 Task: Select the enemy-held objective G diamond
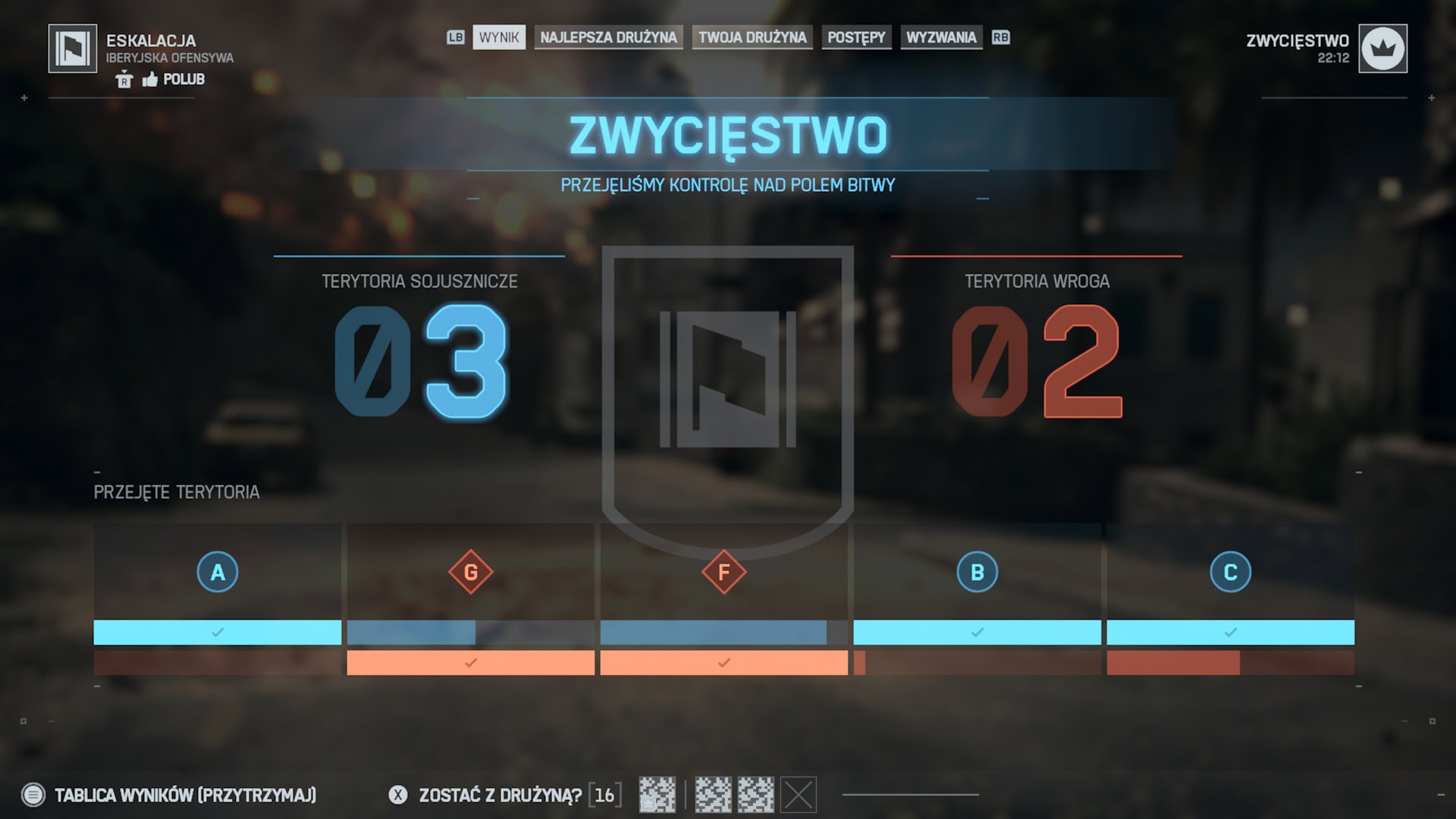[x=470, y=572]
